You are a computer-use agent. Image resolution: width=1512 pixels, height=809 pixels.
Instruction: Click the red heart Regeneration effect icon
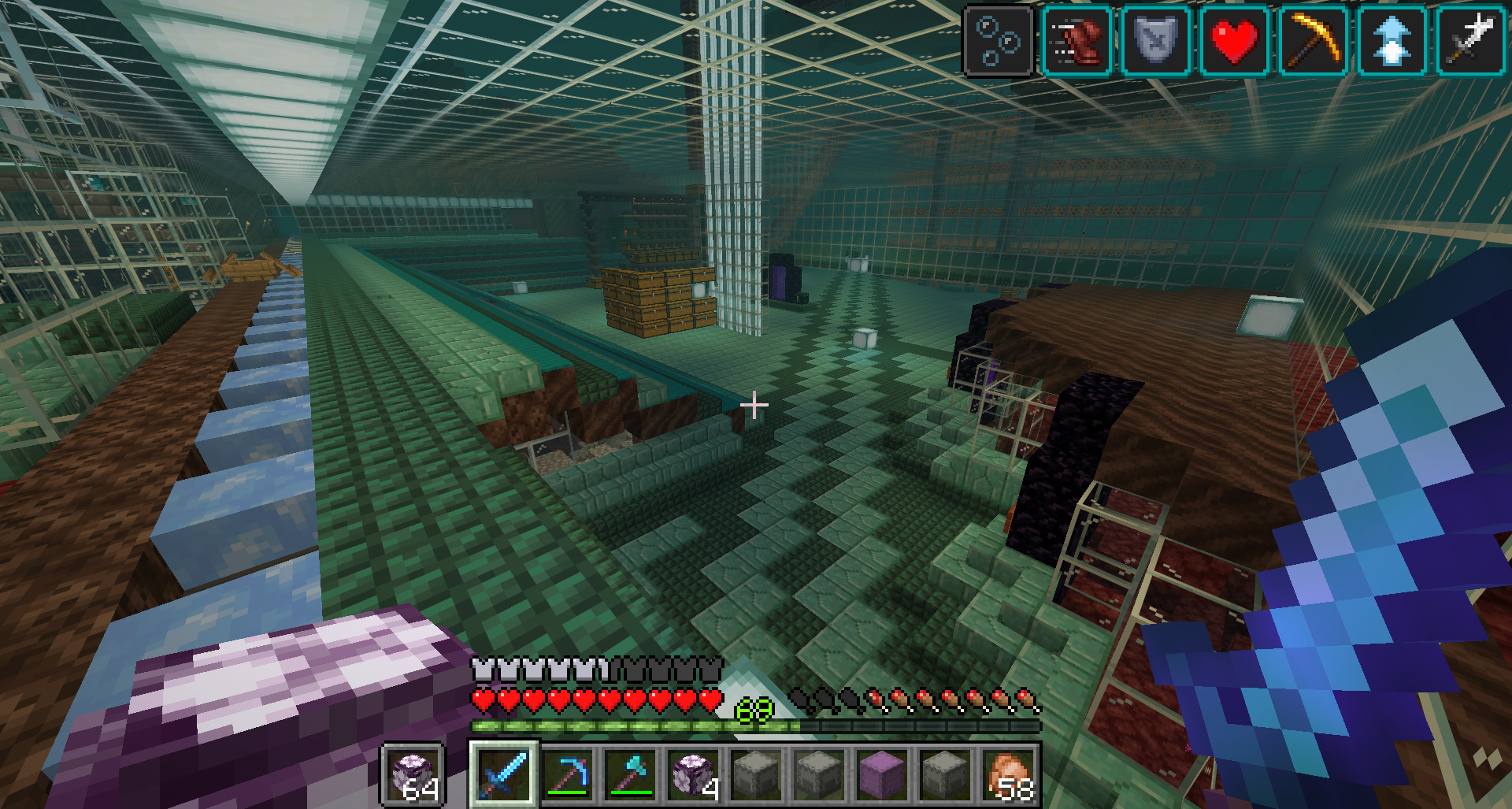(x=1234, y=40)
